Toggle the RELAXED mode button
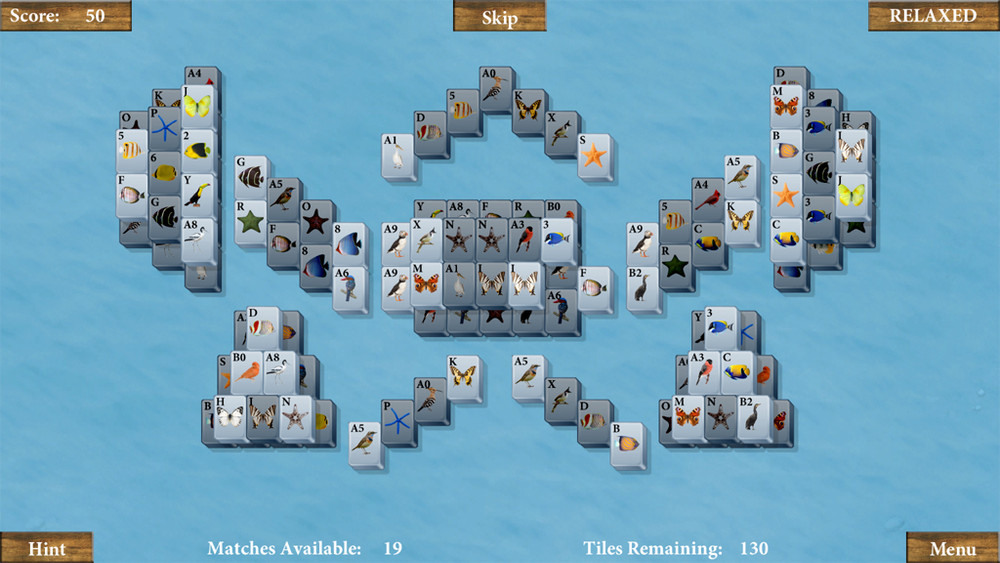 point(933,16)
